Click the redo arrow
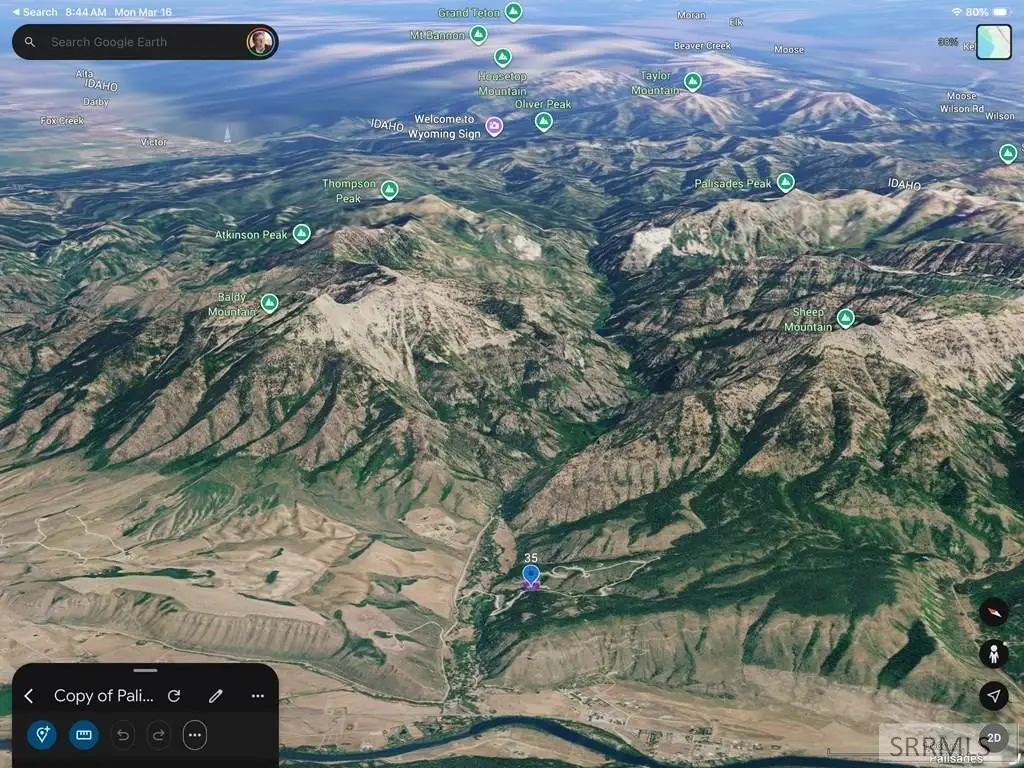 (x=158, y=735)
